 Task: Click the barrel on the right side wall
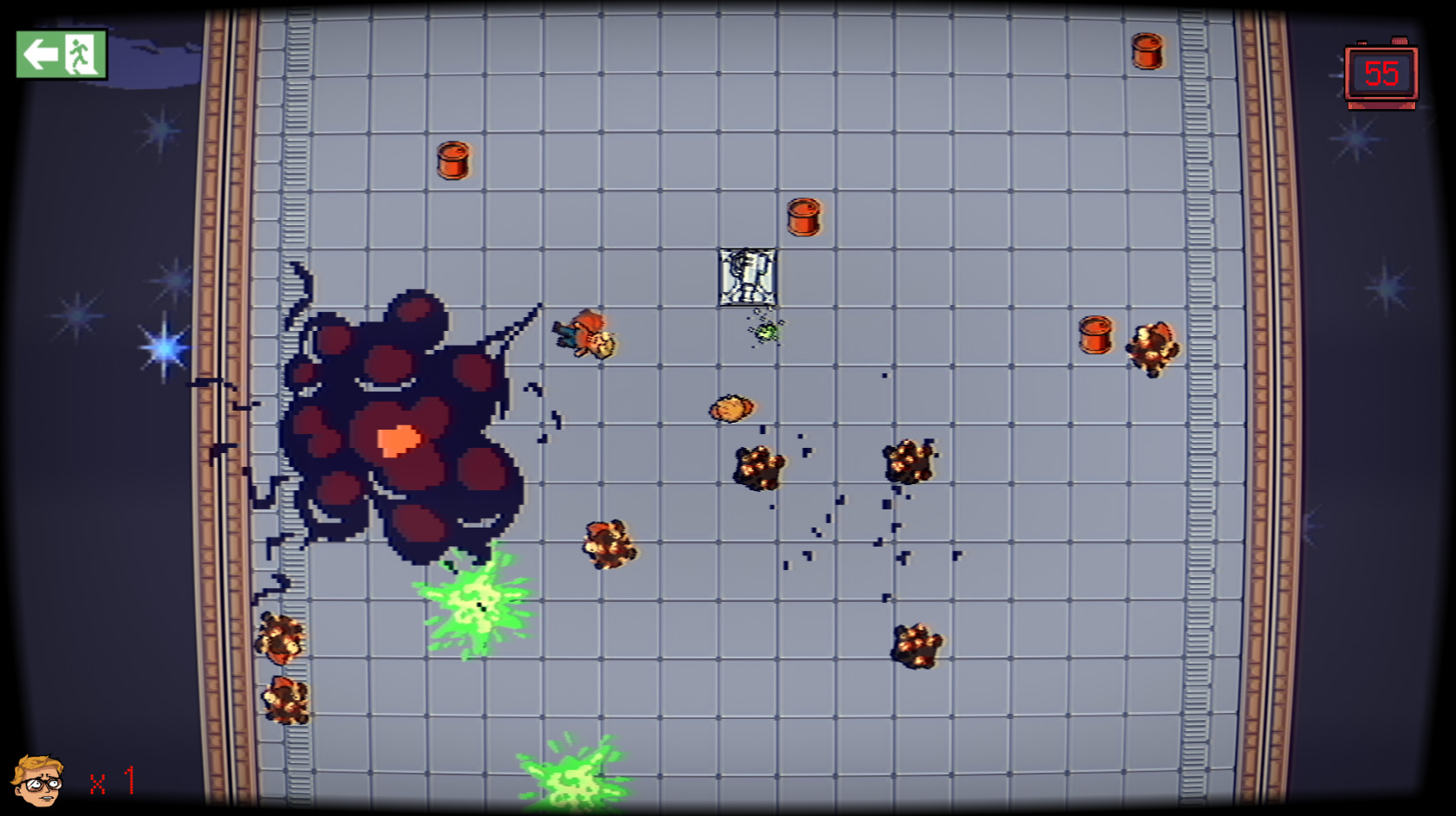pyautogui.click(x=1095, y=334)
